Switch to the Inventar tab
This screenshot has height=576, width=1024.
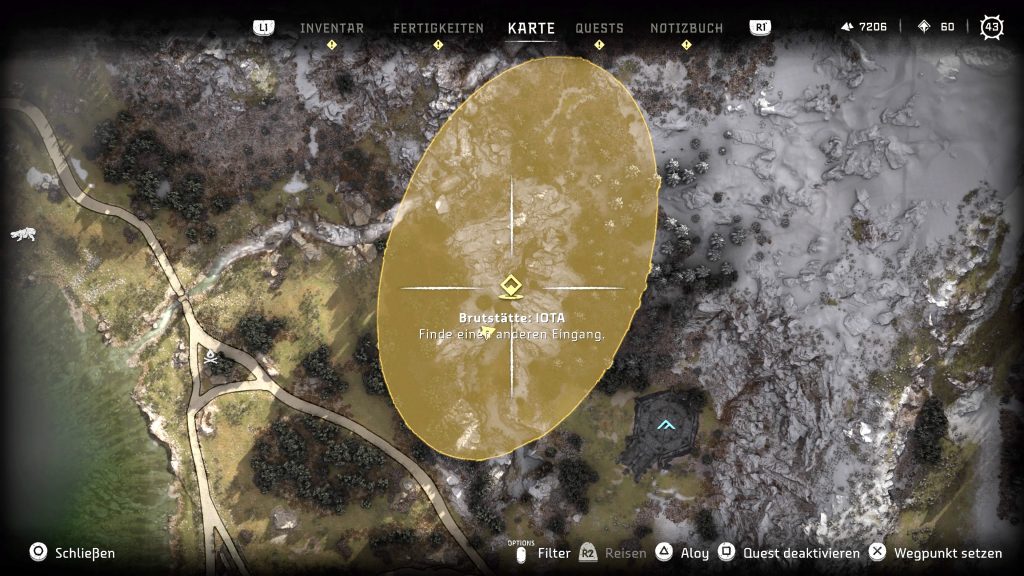pos(332,28)
